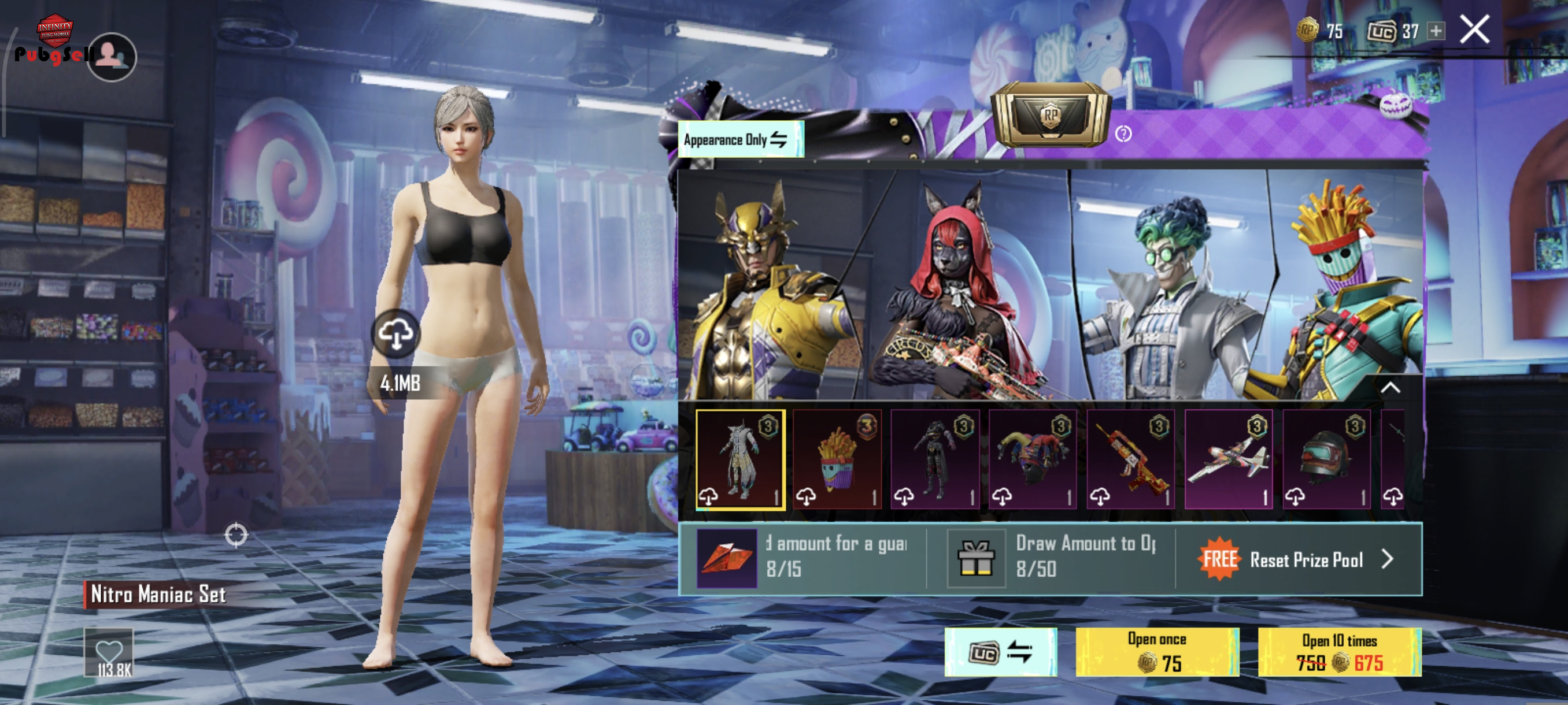This screenshot has width=1568, height=705.
Task: Switch currency with the UC swap button
Action: pos(1000,652)
